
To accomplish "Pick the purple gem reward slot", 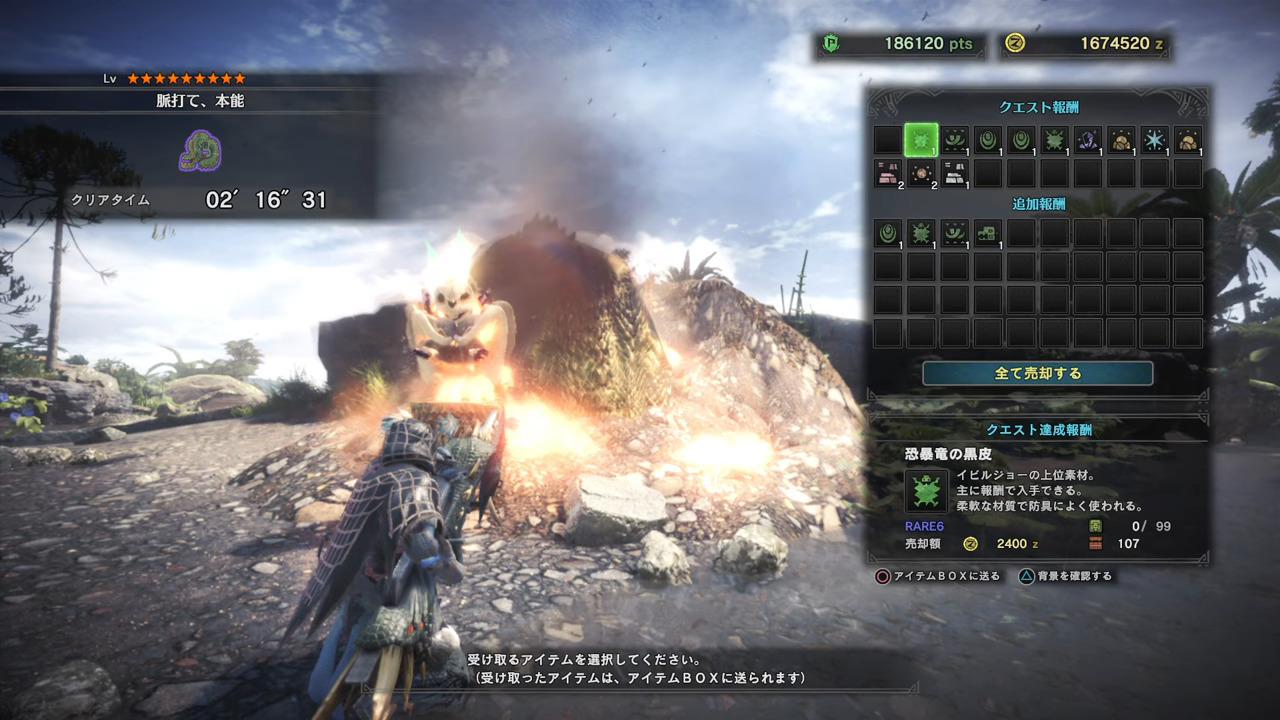I will pyautogui.click(x=1087, y=140).
